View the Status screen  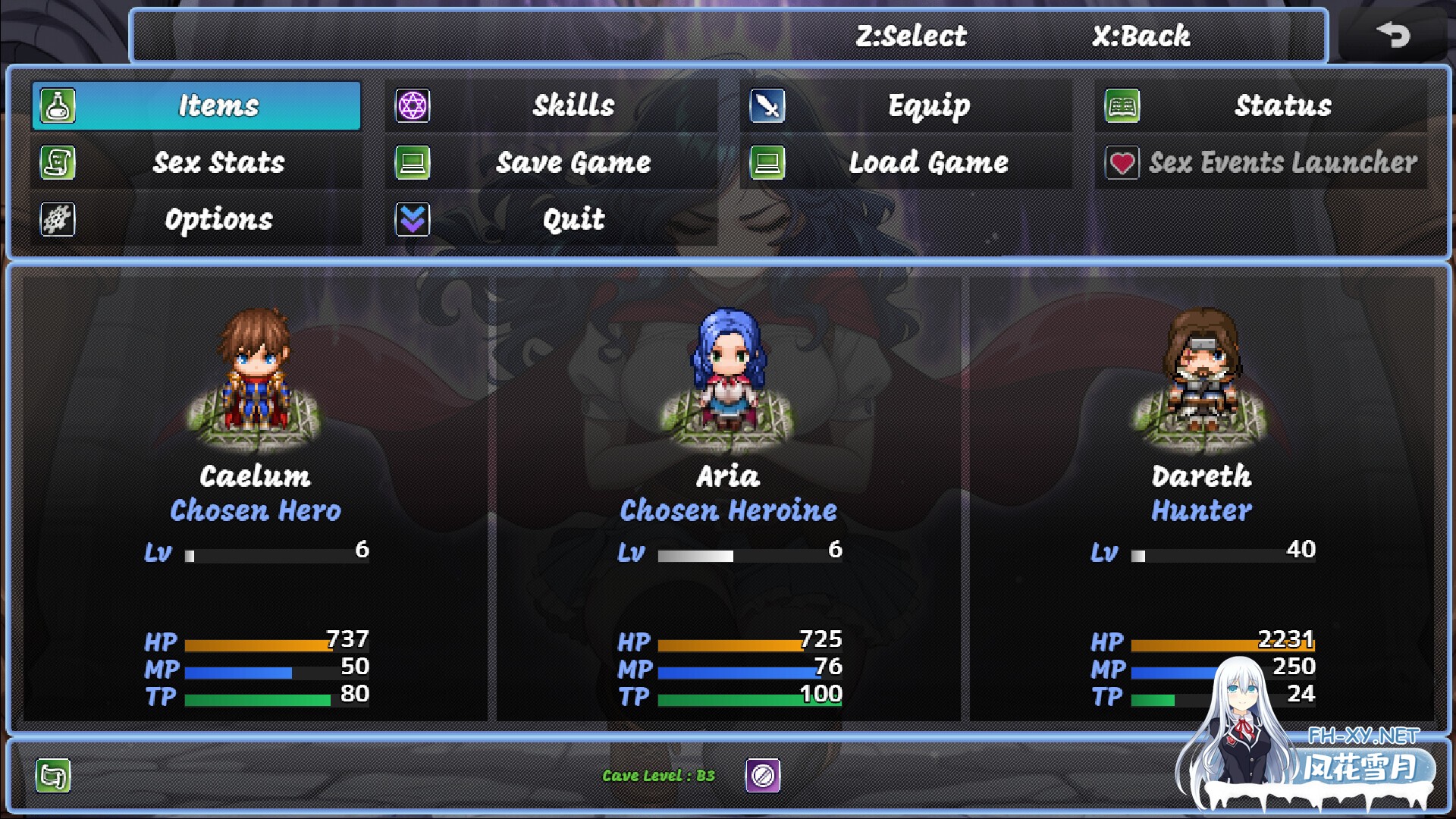click(1260, 105)
